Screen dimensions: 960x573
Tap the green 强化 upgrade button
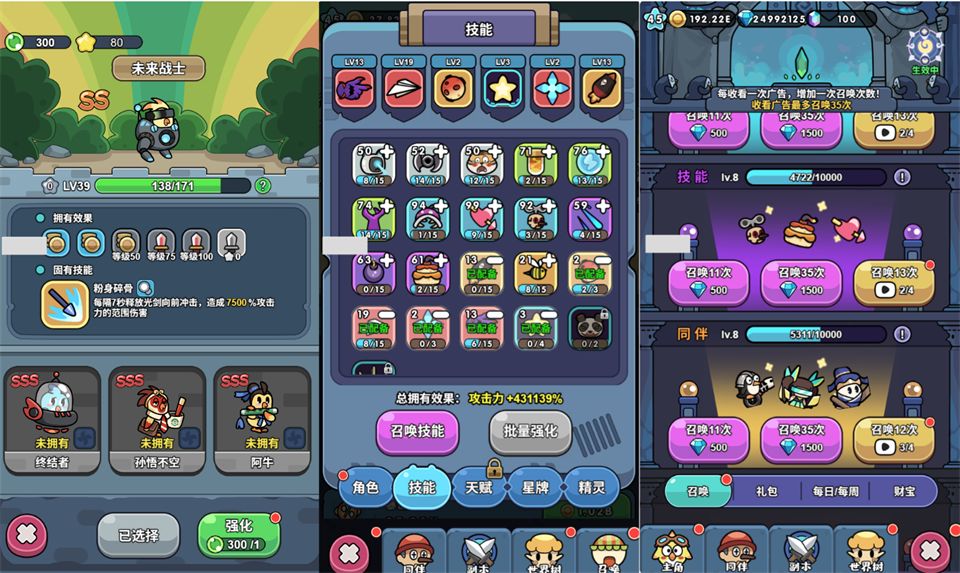tap(239, 535)
